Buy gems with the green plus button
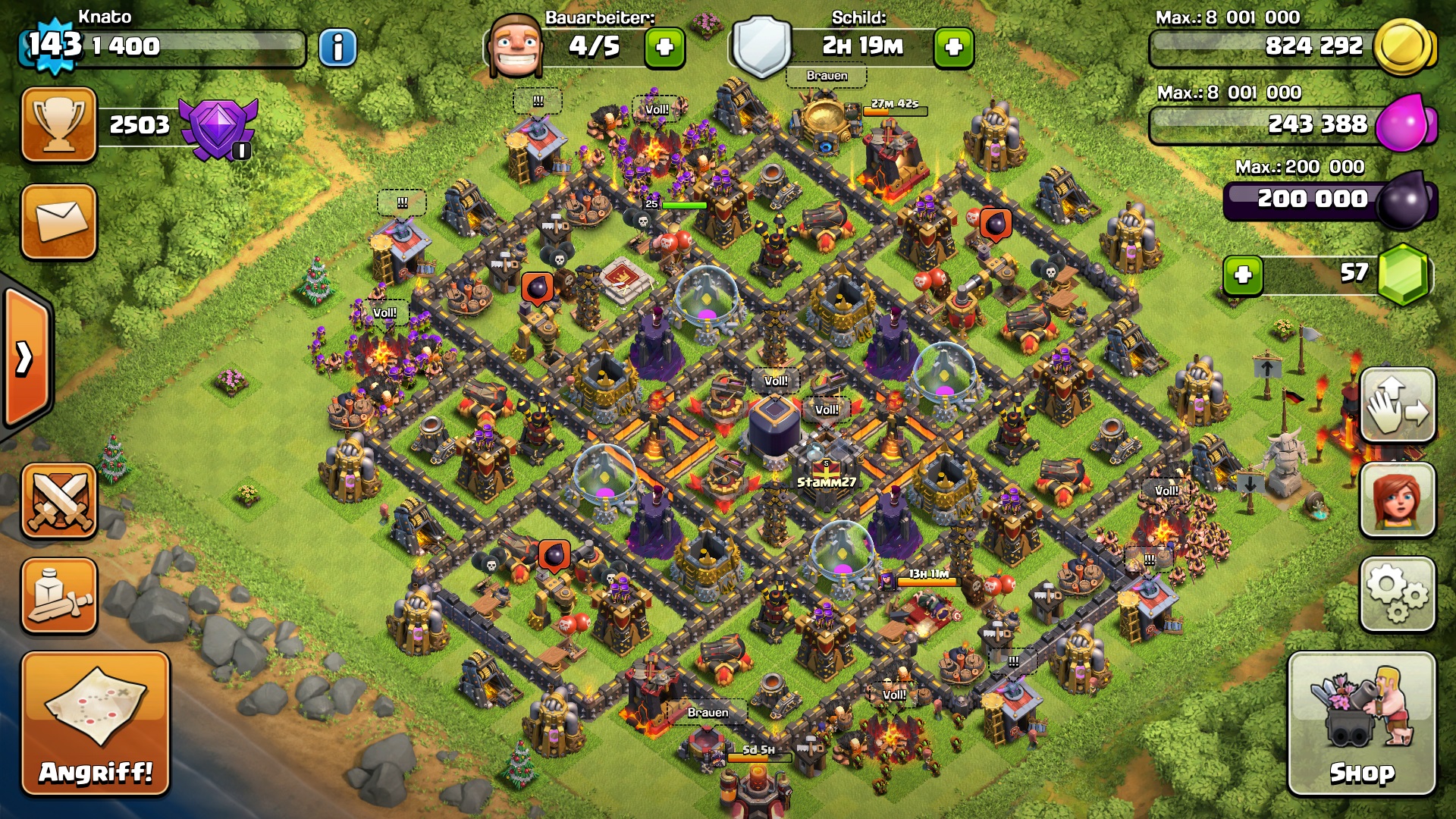Viewport: 1456px width, 819px height. click(1242, 275)
